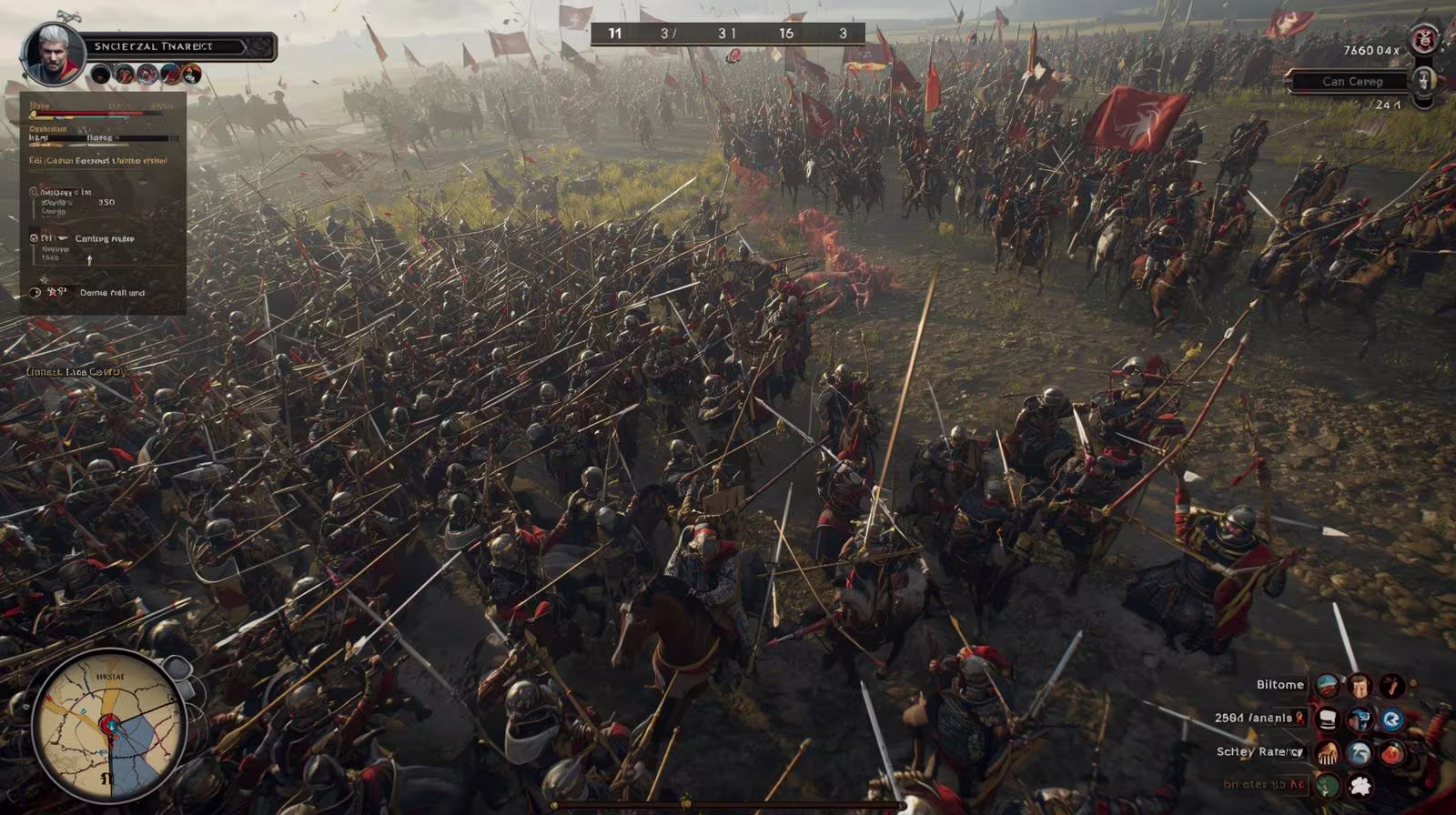The width and height of the screenshot is (1456, 815).
Task: Click the moon icon beside Derme frll und entry
Action: pos(33,293)
